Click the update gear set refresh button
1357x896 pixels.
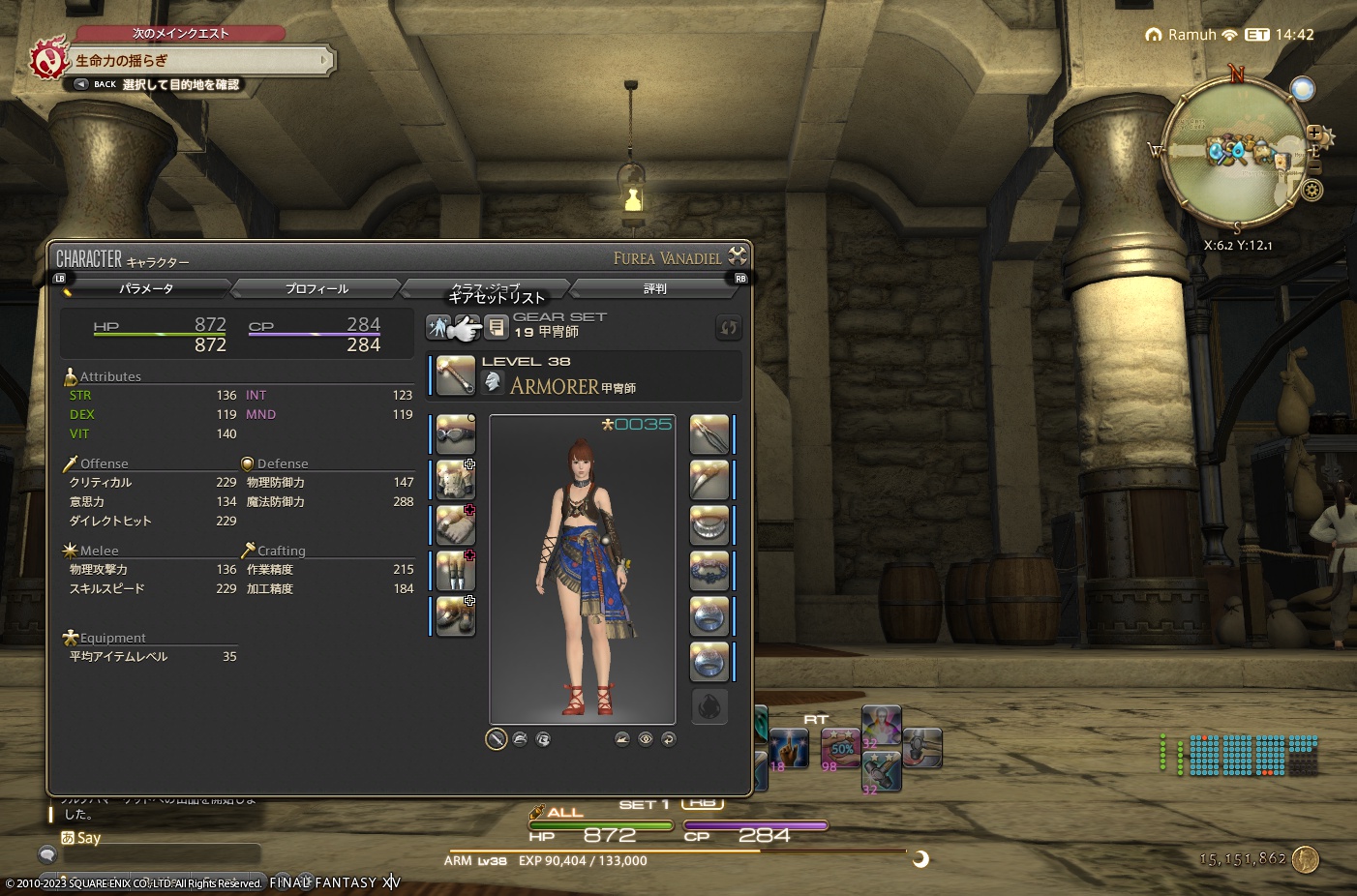tap(729, 328)
